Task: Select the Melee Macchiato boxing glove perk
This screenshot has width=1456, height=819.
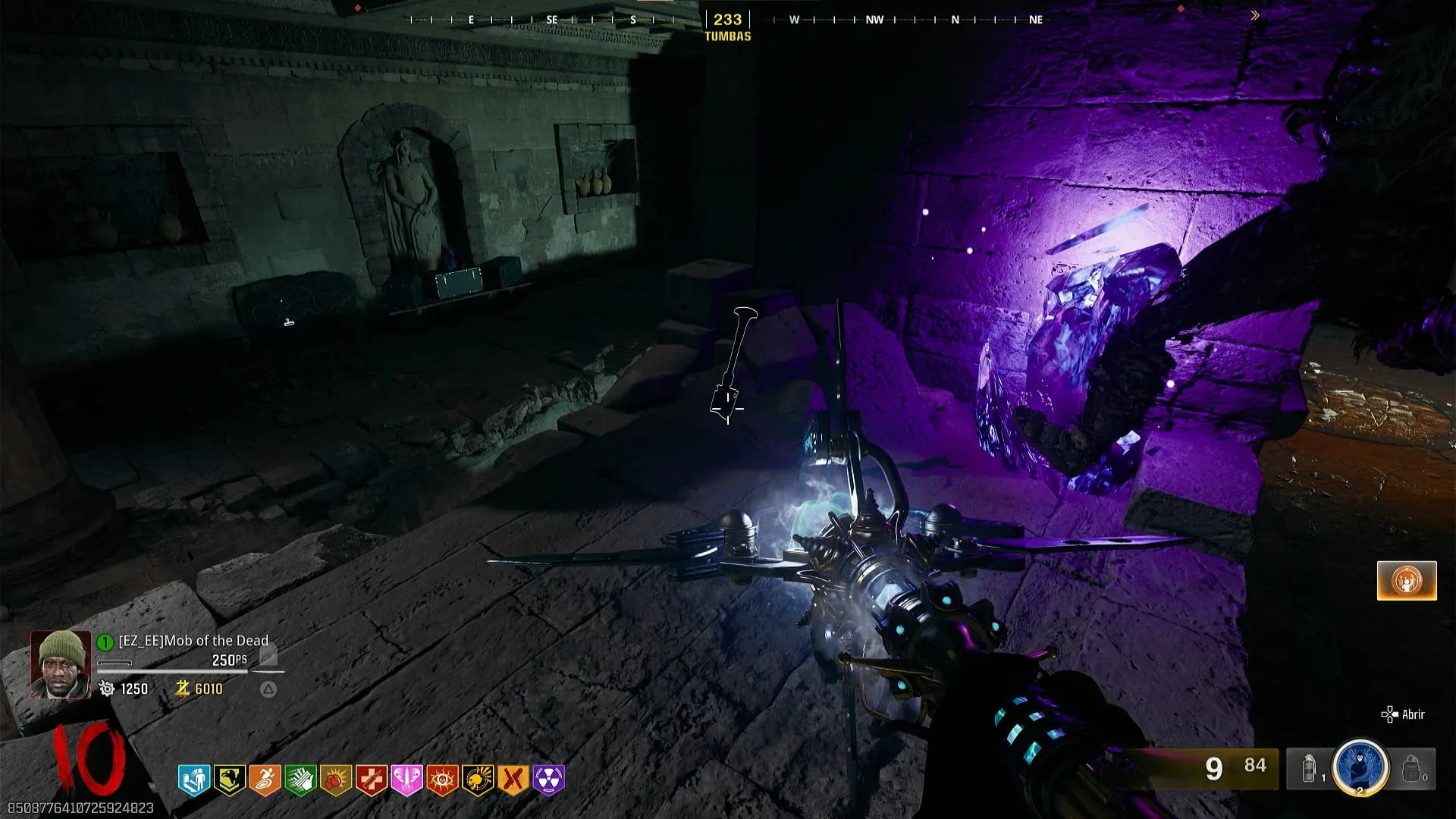Action: coord(336,780)
